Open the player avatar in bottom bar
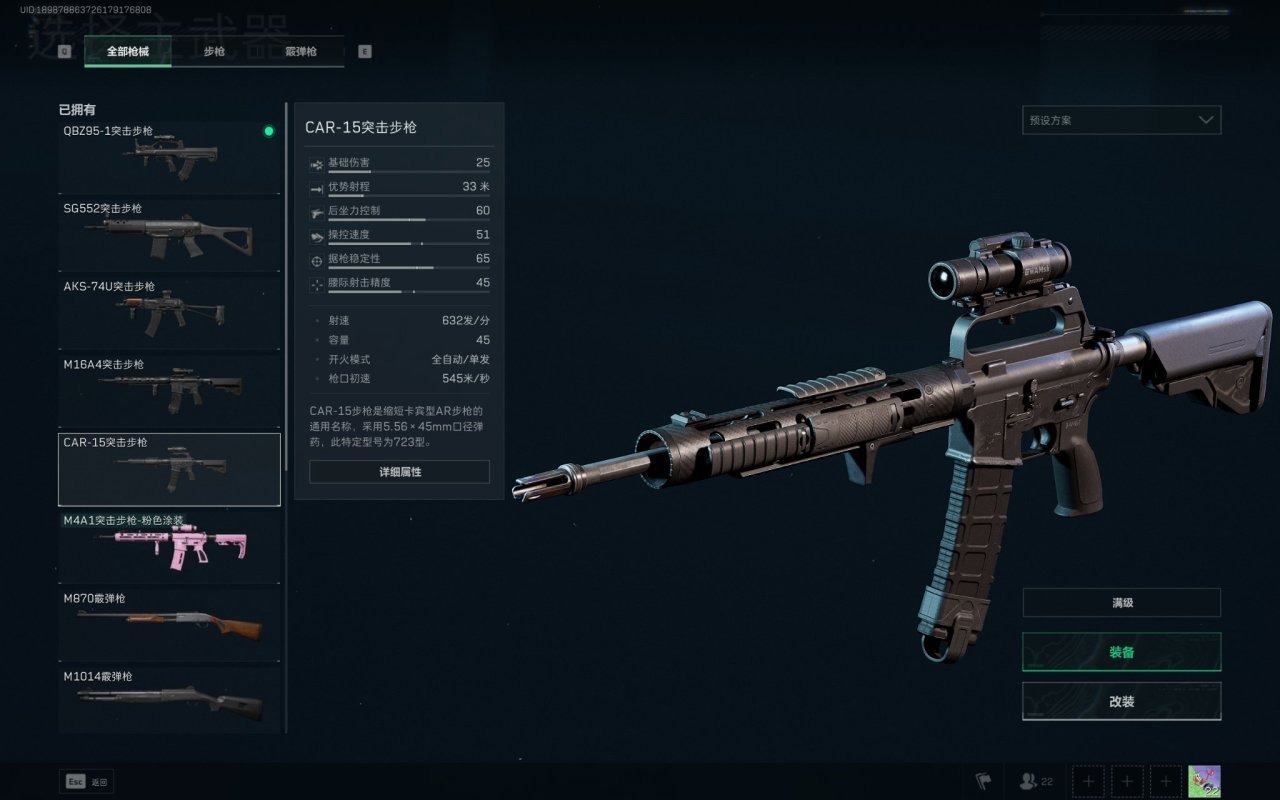 tap(1204, 781)
